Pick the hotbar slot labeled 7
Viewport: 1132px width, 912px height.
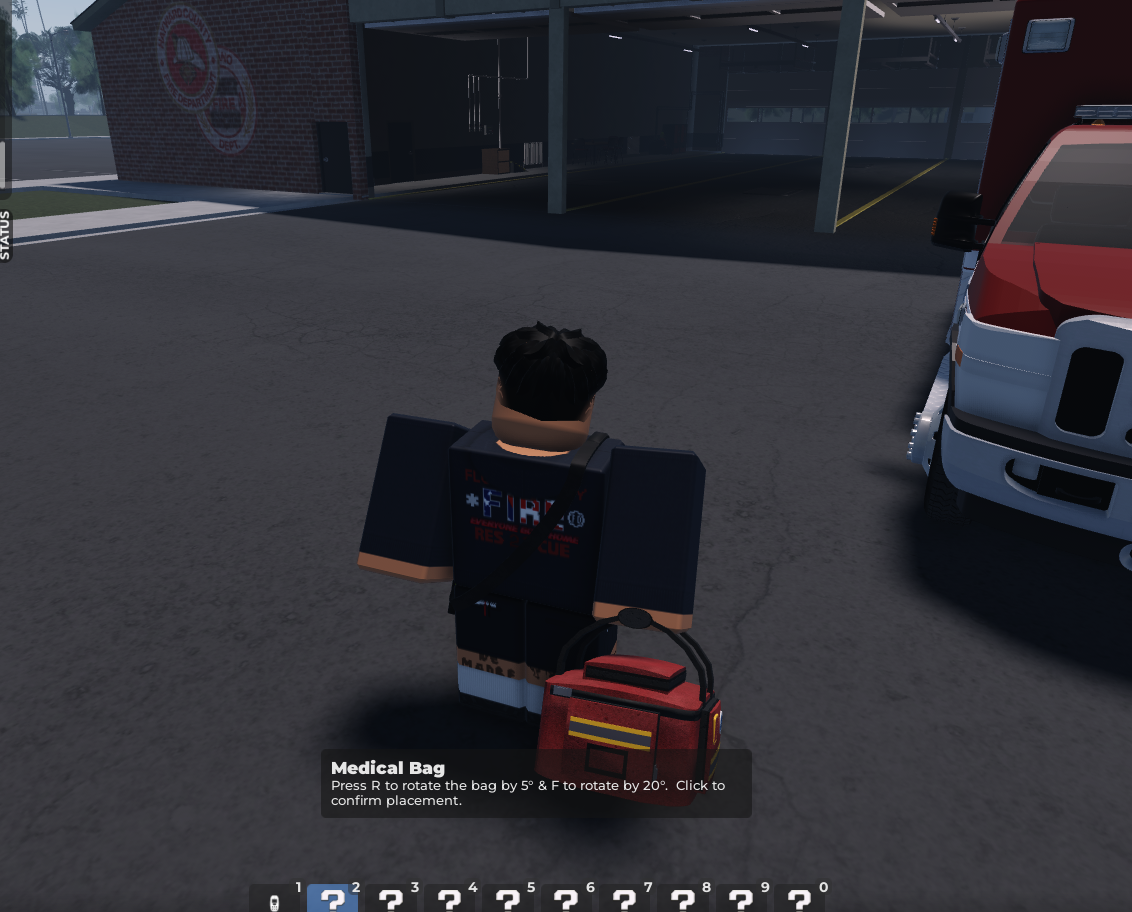(x=624, y=899)
